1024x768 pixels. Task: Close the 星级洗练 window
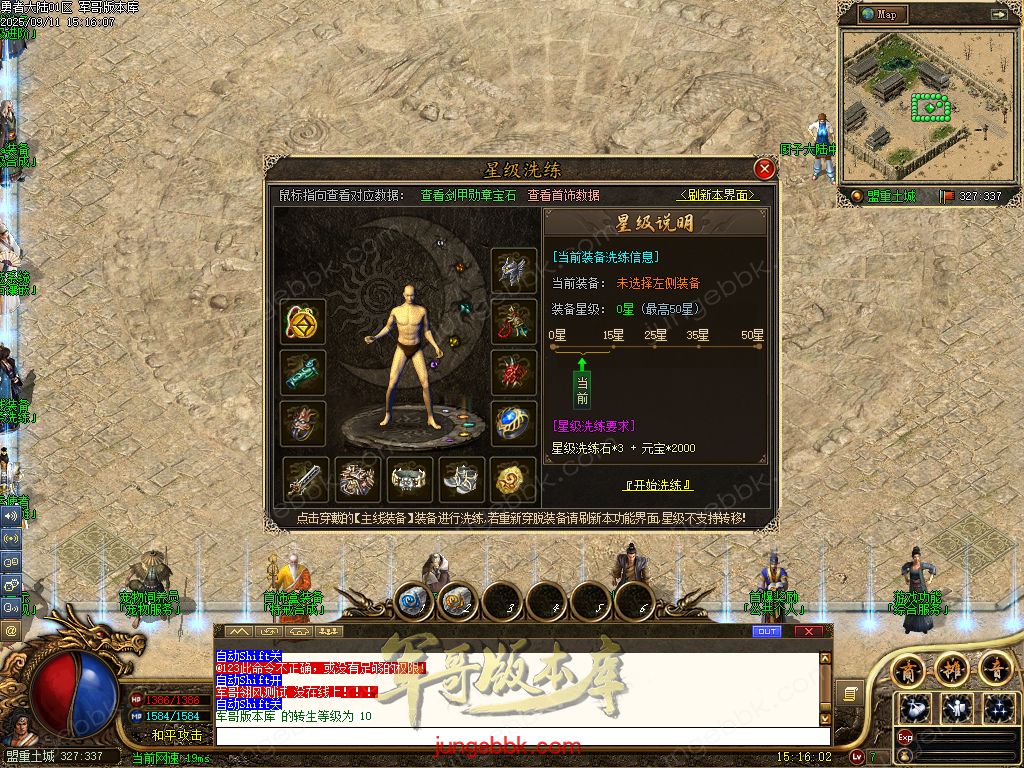pos(764,169)
